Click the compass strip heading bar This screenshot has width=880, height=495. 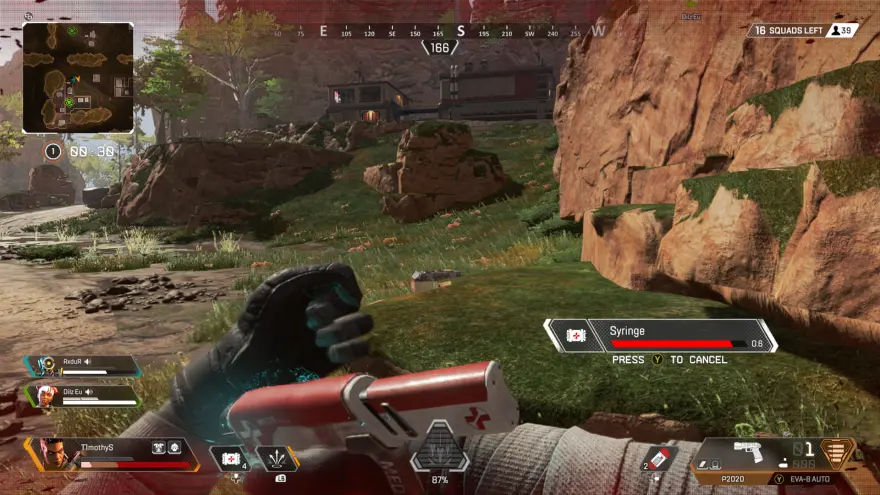(x=440, y=32)
